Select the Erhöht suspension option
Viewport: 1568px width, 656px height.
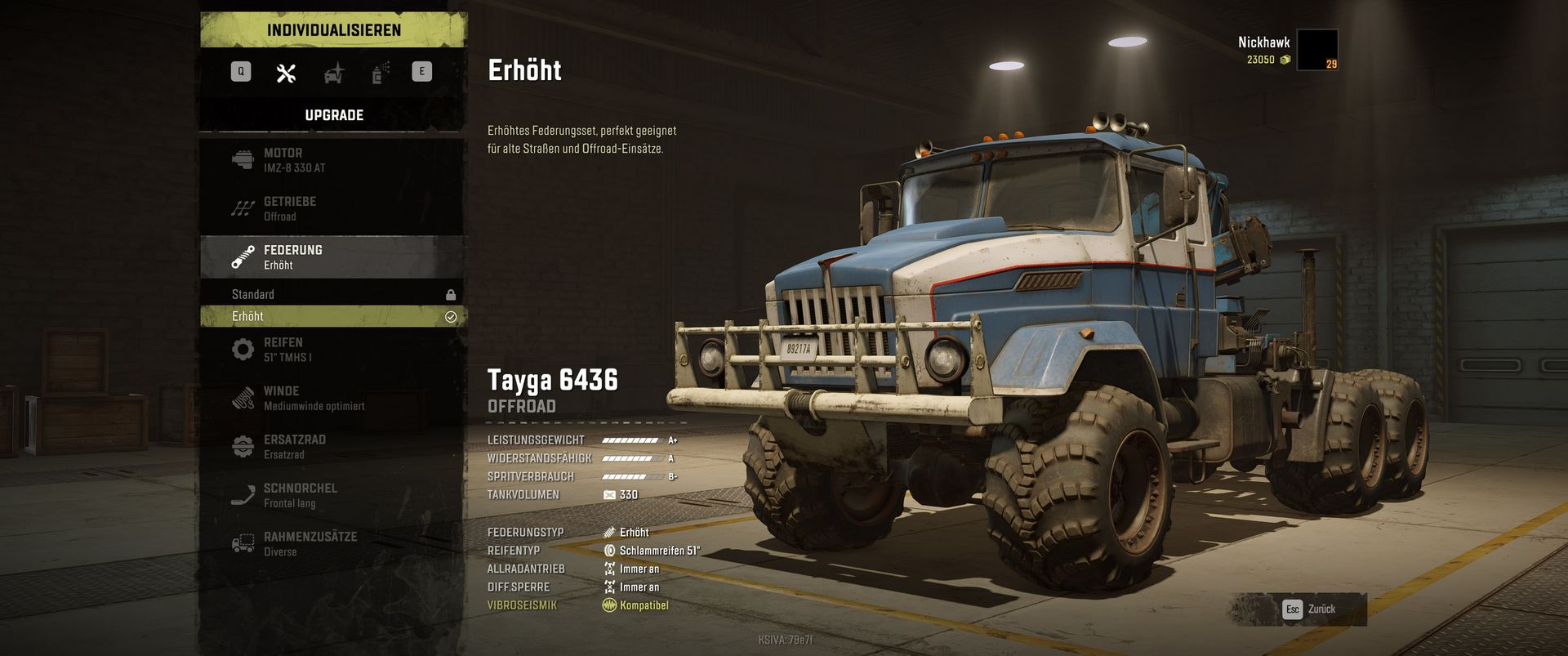(x=333, y=316)
